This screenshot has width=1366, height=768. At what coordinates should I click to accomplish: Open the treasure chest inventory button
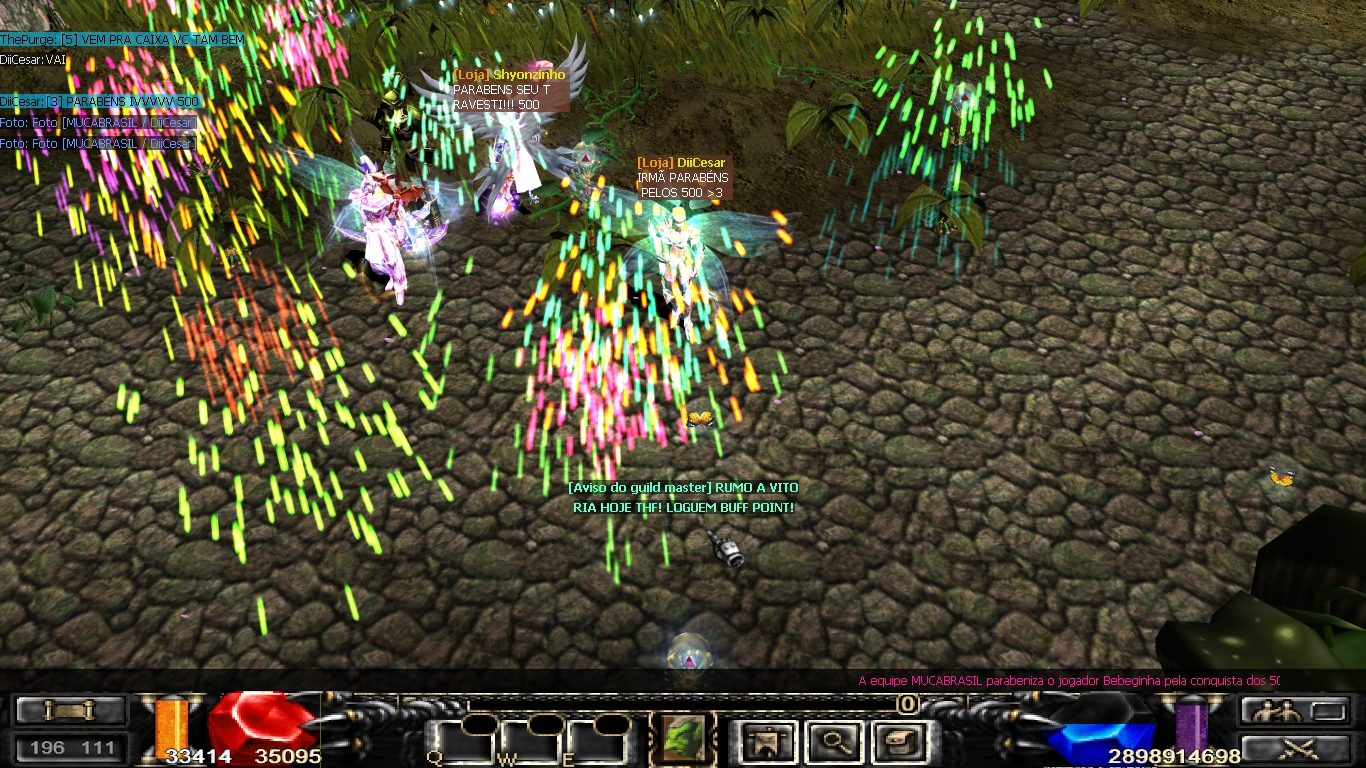click(896, 741)
